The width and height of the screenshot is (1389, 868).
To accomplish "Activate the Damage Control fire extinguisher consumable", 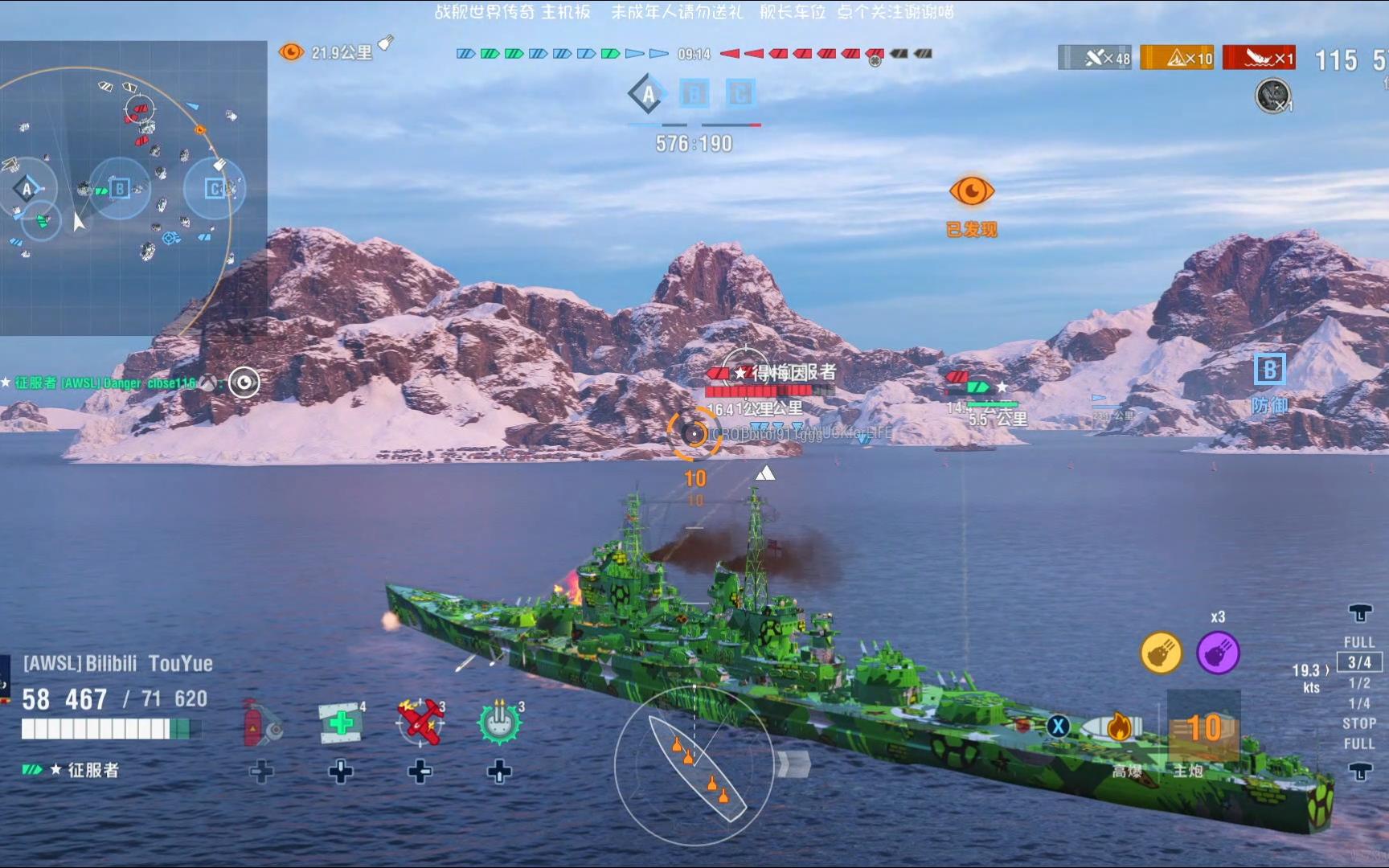I will pos(262,723).
